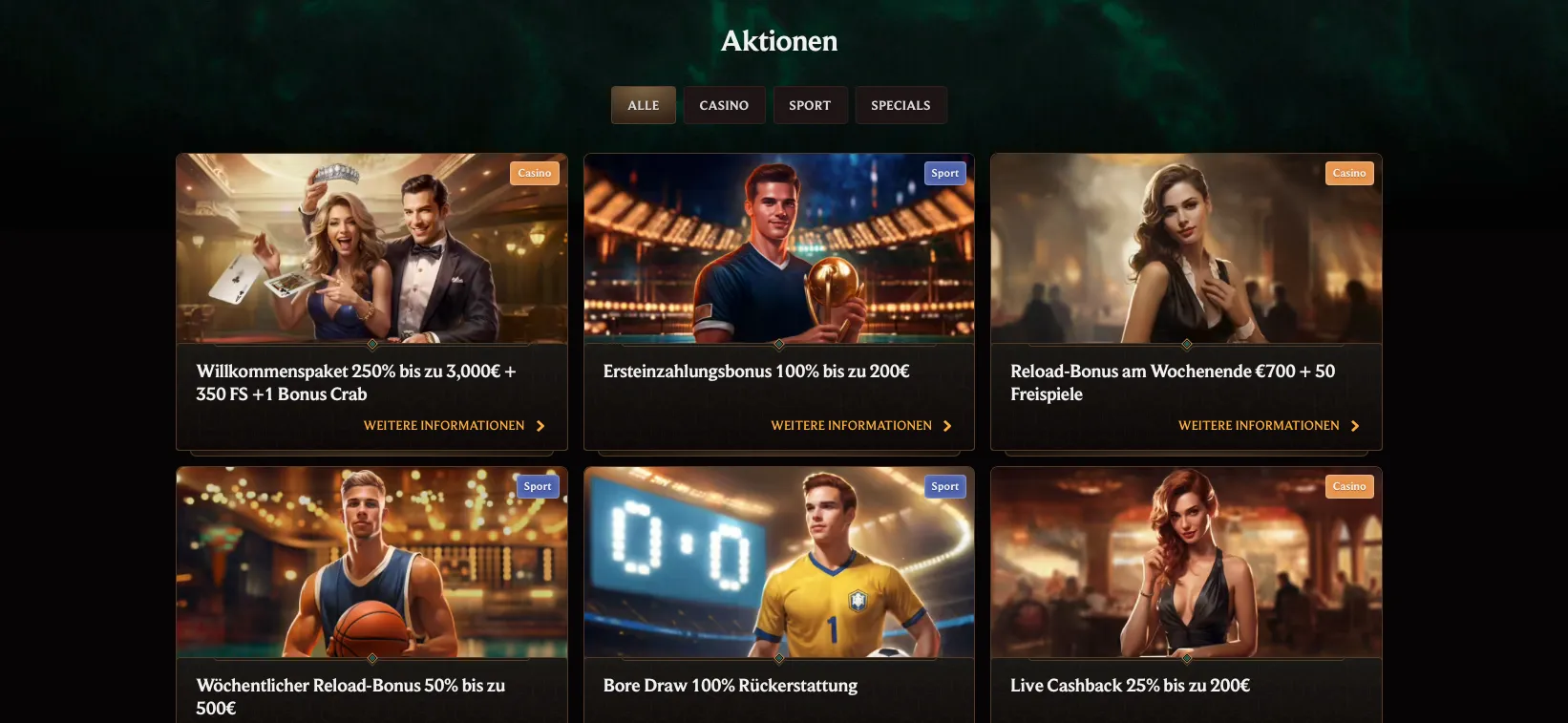The height and width of the screenshot is (723, 1568).
Task: Click the diamond ornament on the Wöchentlicher Reload-Bonus card
Action: 371,658
